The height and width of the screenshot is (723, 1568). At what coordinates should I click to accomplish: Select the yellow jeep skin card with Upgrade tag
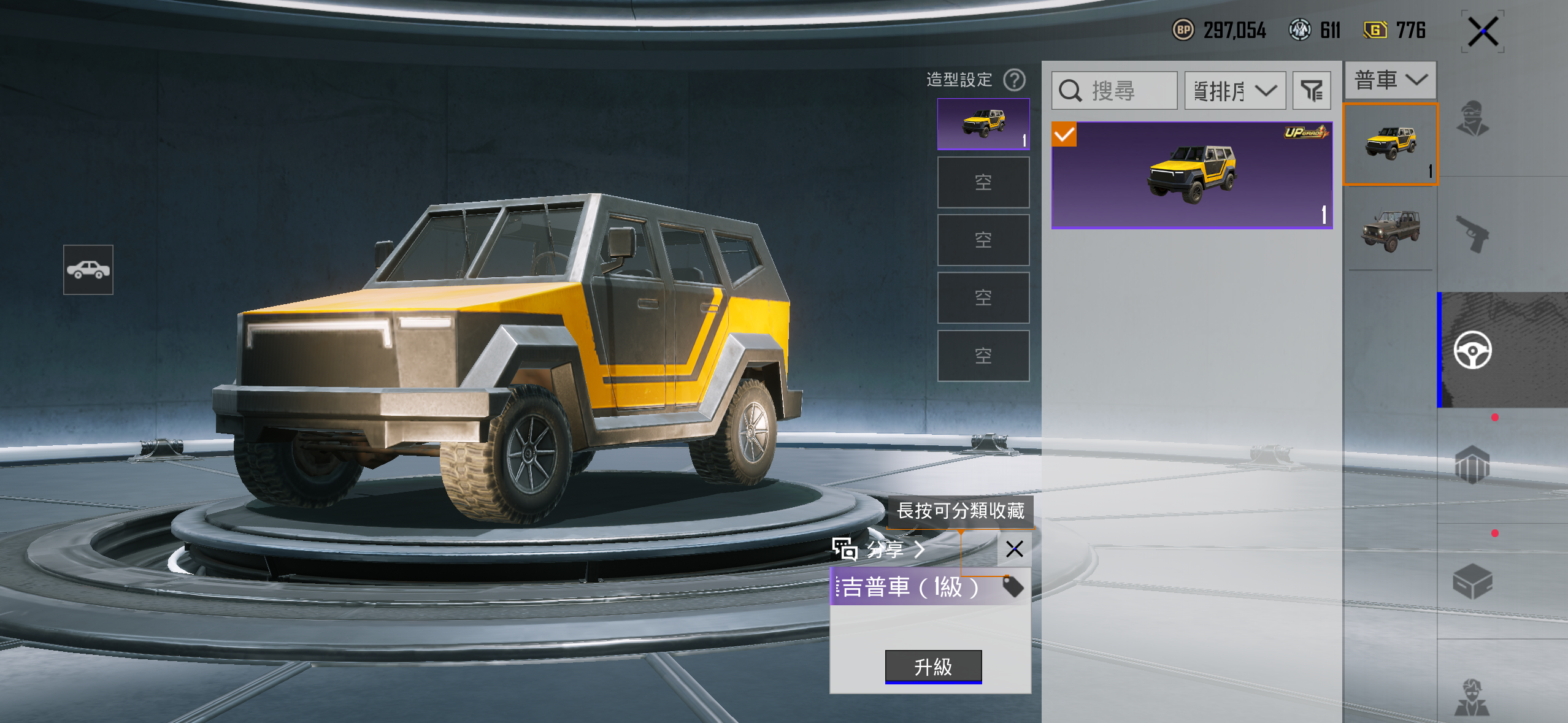pos(1191,175)
